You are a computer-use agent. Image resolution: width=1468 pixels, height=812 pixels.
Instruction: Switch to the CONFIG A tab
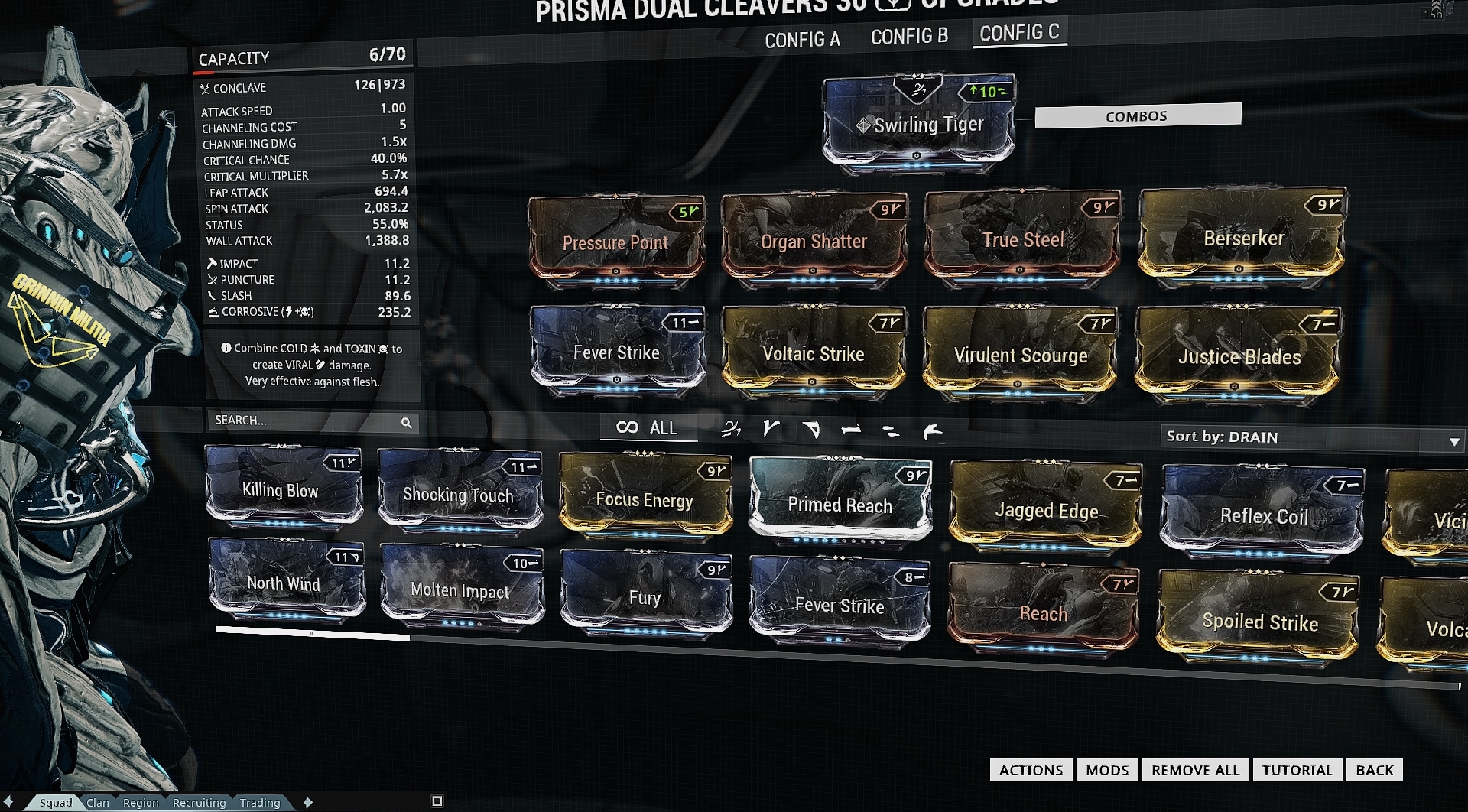801,37
